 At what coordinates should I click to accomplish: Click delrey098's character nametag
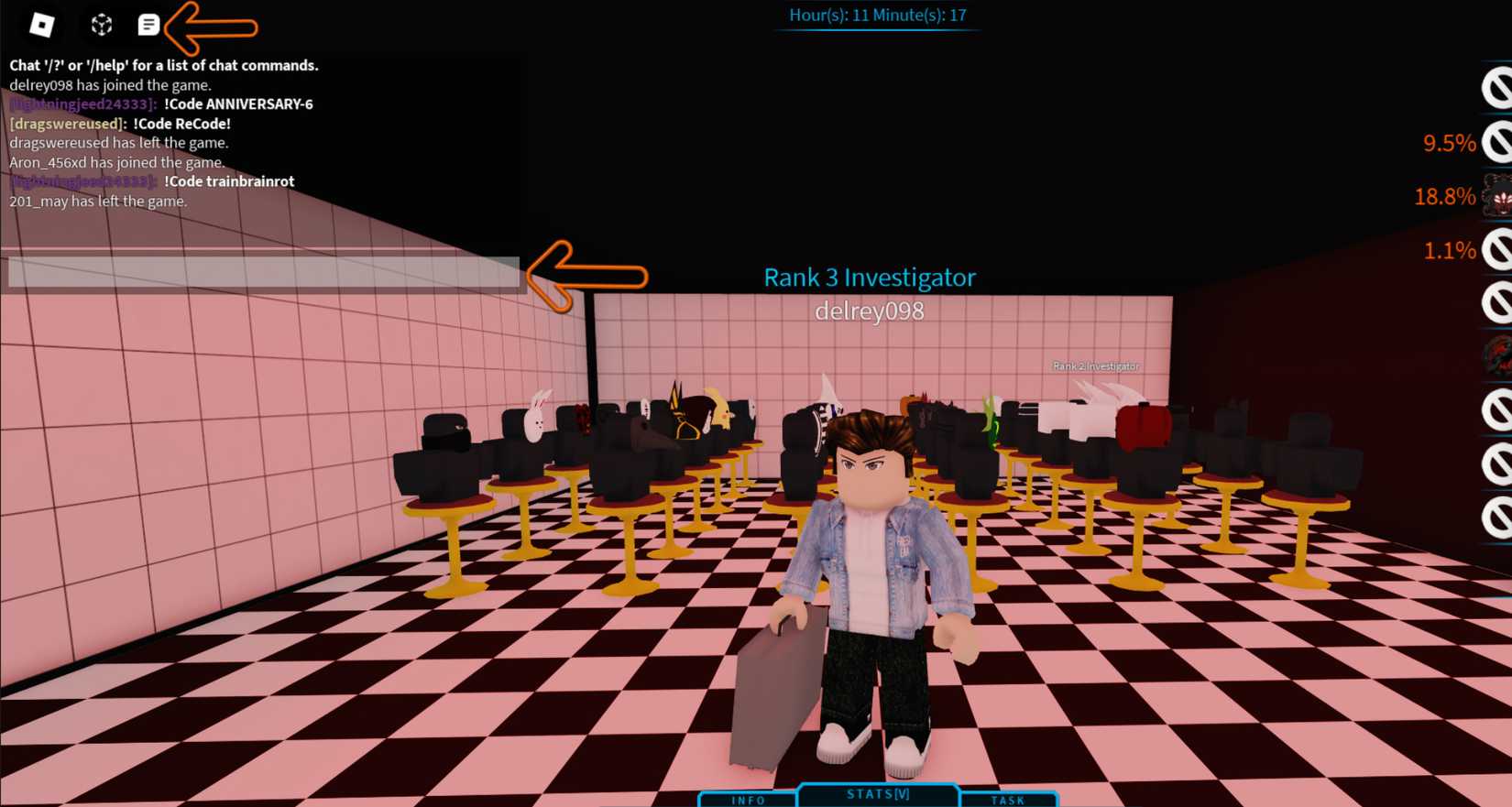(870, 311)
